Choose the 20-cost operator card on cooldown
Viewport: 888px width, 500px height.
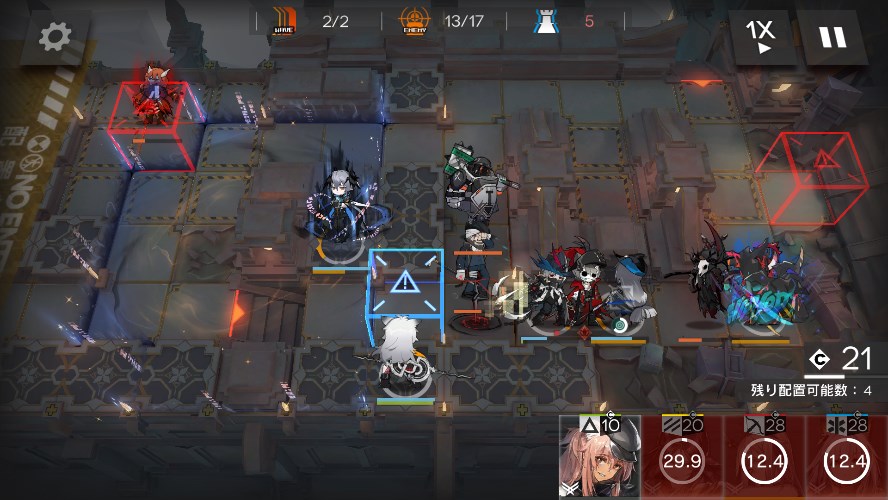click(x=682, y=458)
